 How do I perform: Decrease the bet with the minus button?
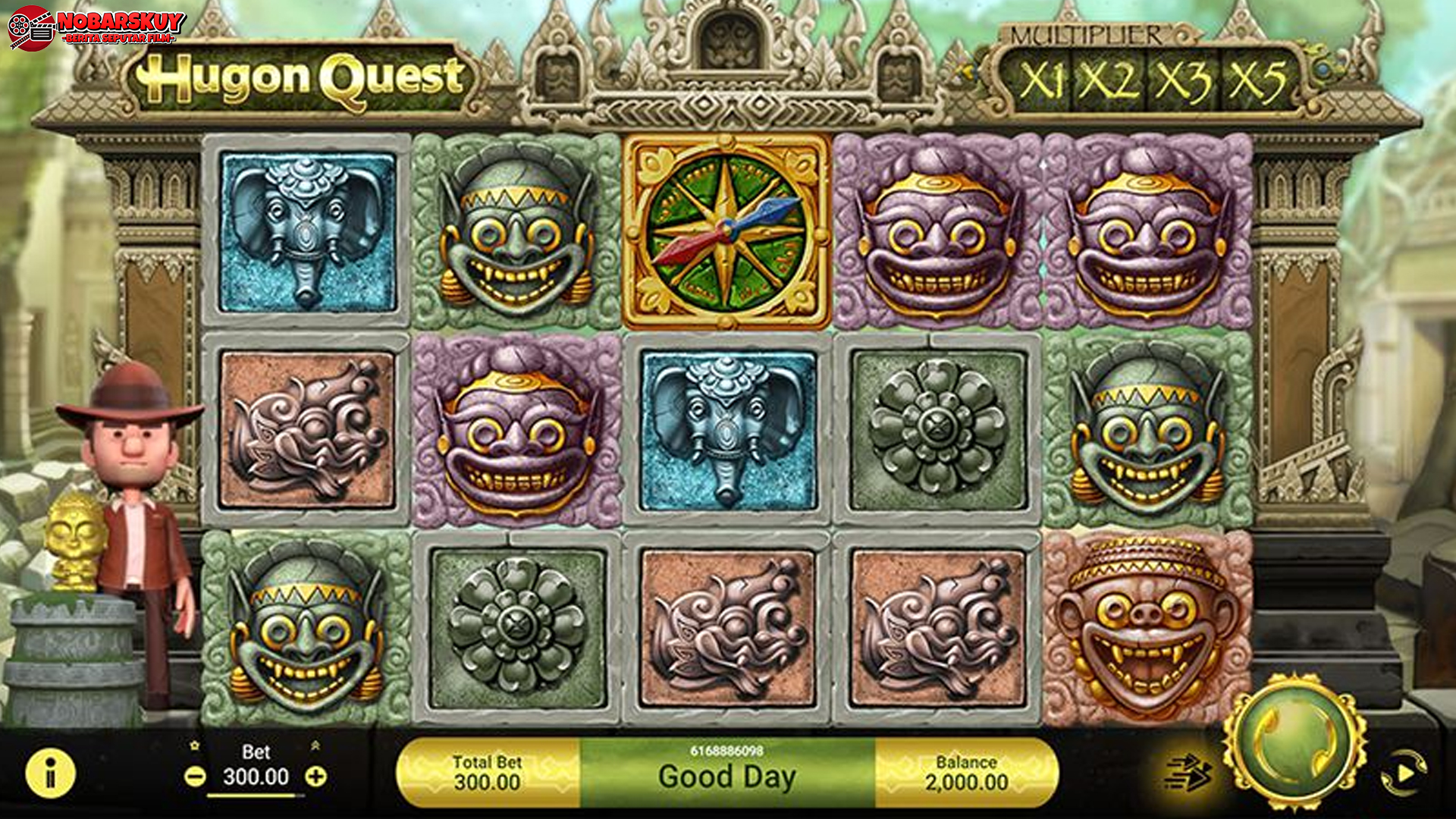point(195,777)
